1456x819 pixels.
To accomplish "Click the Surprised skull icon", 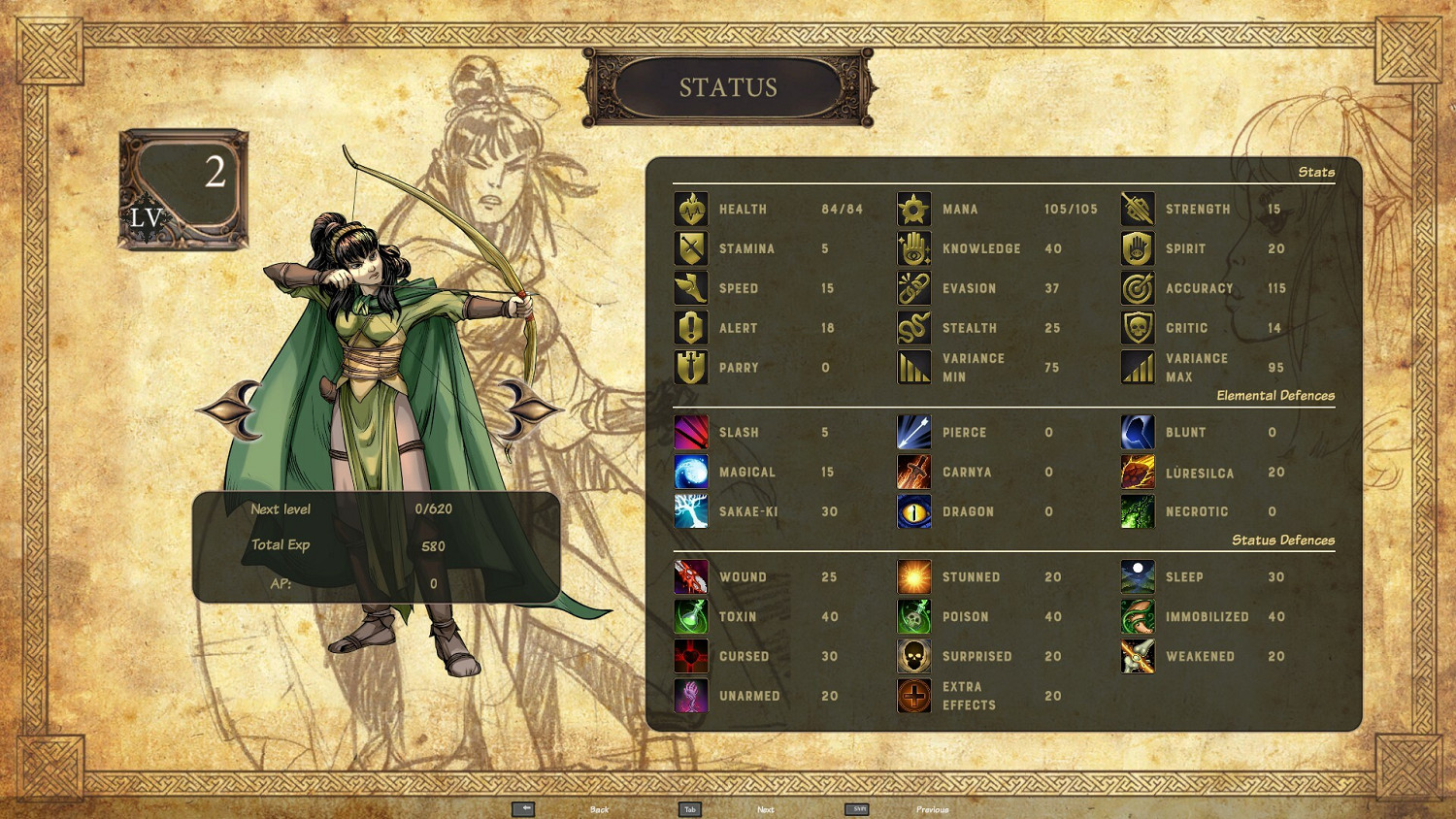I will tap(913, 656).
